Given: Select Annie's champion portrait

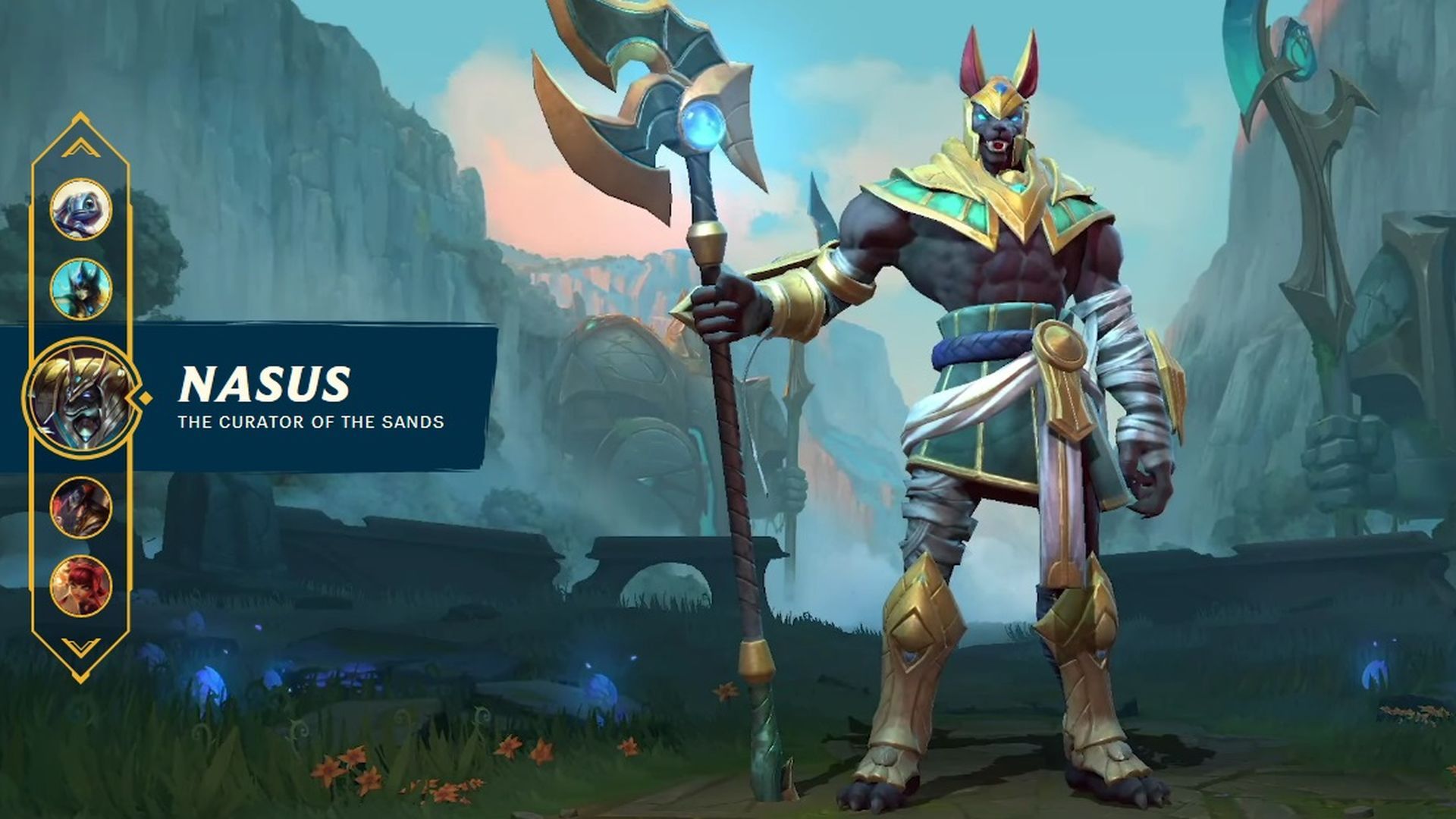Looking at the screenshot, I should click(81, 584).
